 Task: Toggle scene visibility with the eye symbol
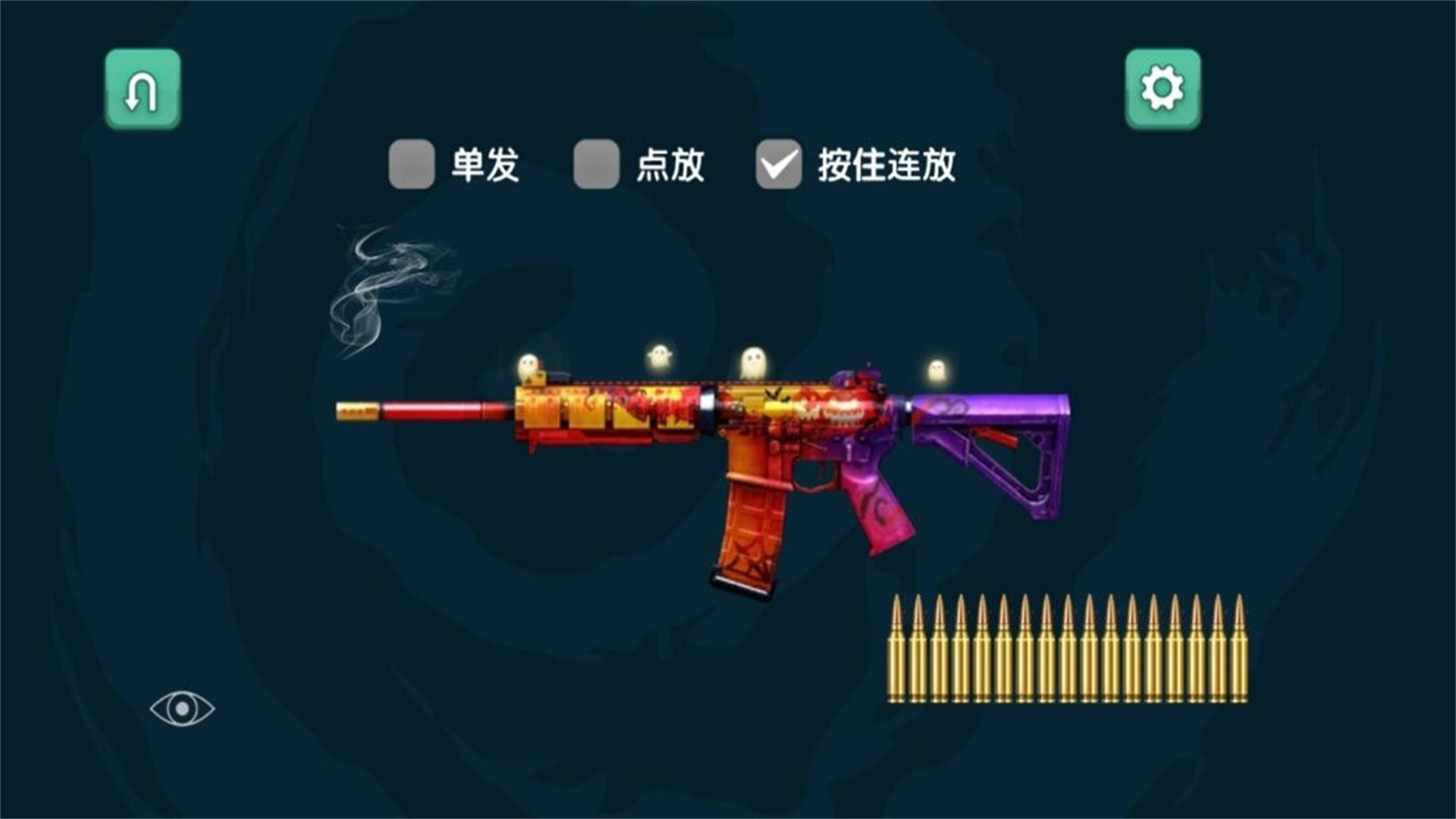click(182, 708)
